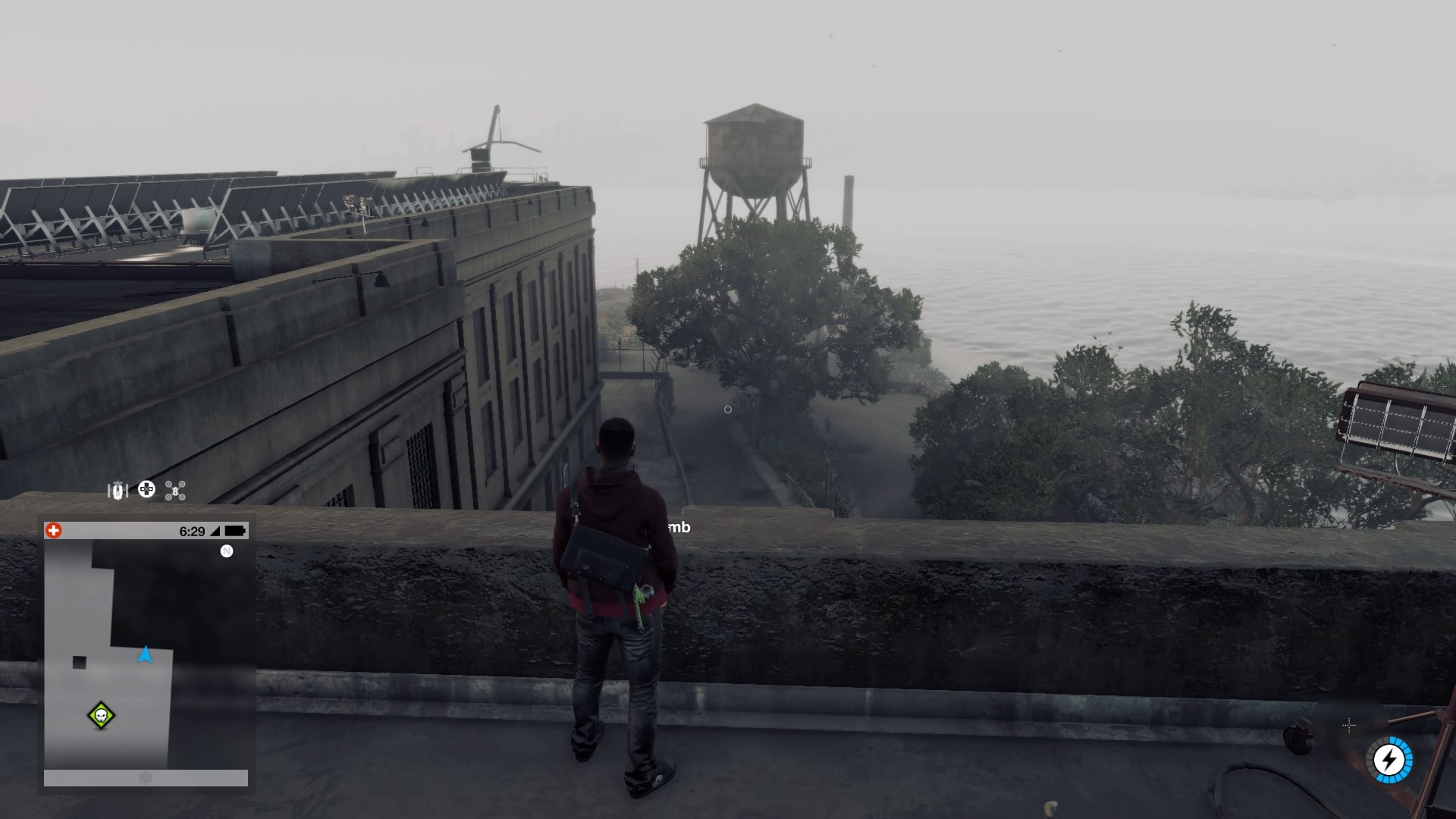Choose the quadcopter drone icon
1456x819 pixels.
pos(175,491)
